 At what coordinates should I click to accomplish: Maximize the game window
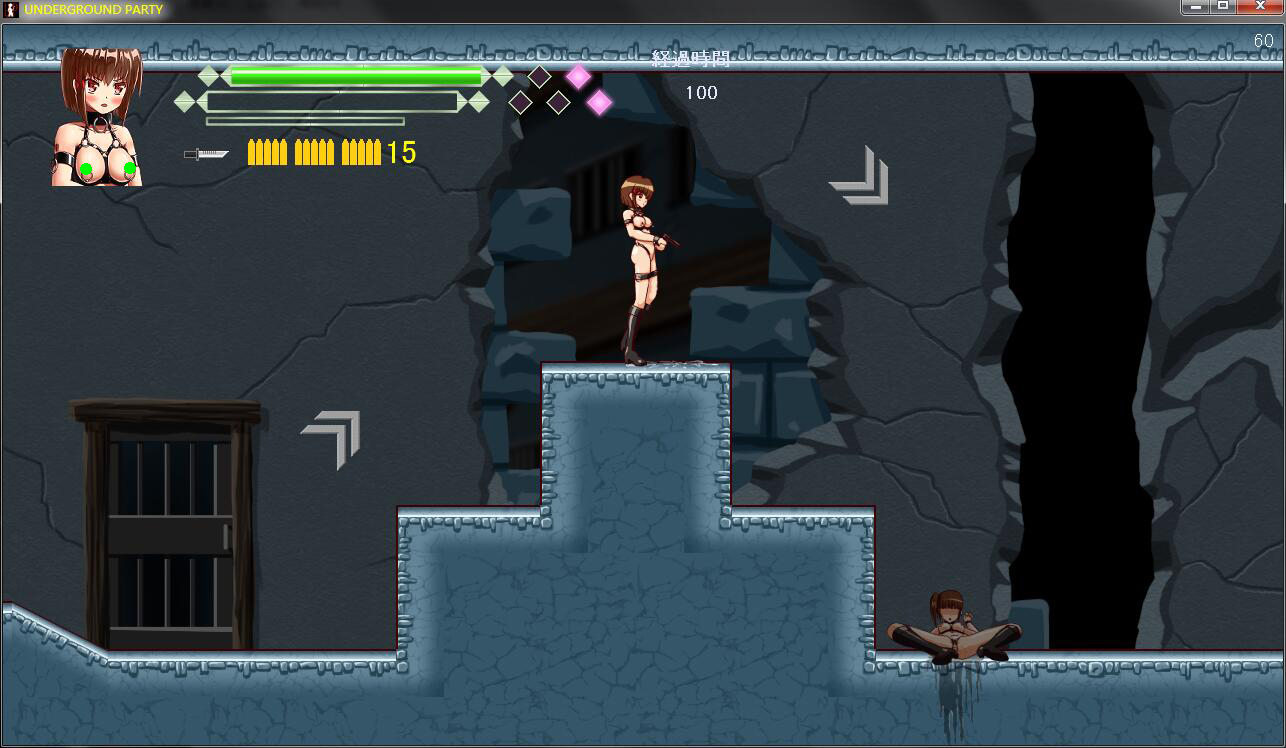[1222, 7]
